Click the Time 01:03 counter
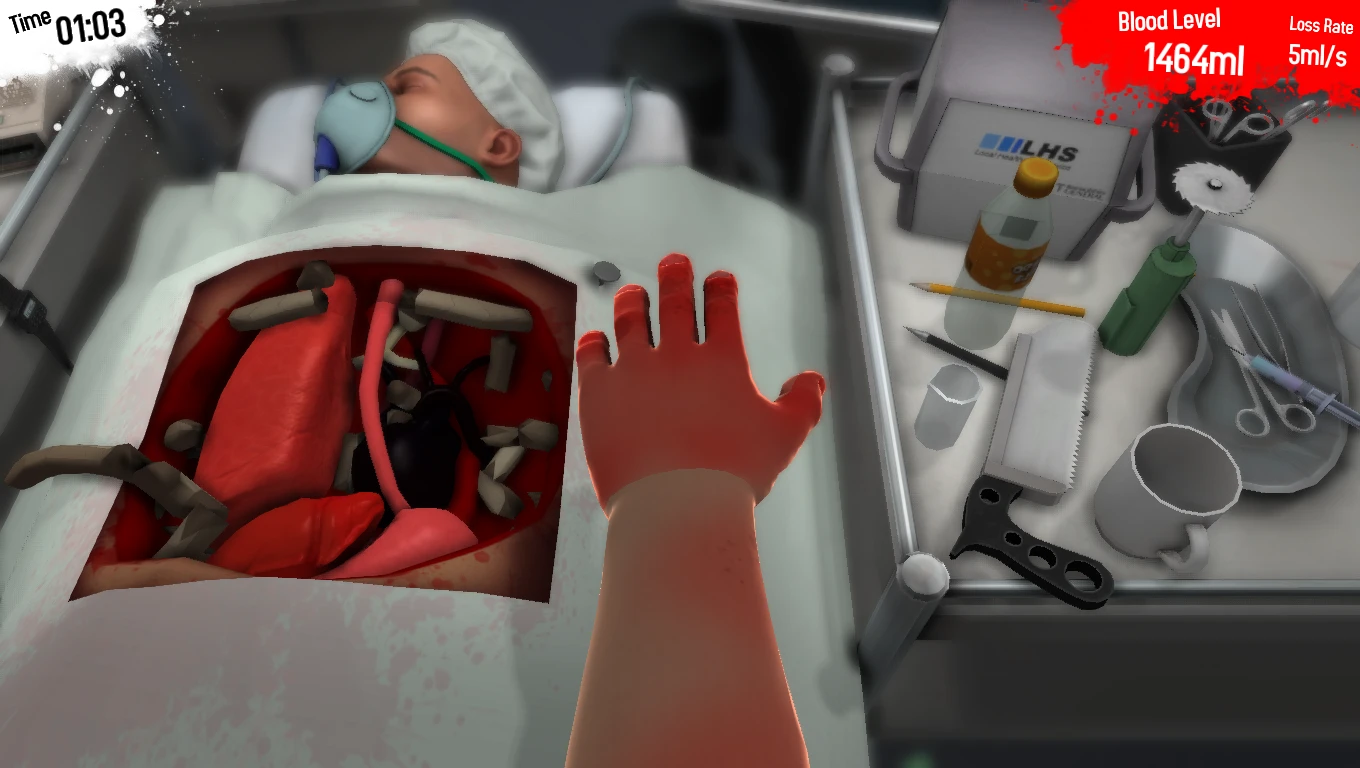This screenshot has height=768, width=1360. tap(65, 25)
